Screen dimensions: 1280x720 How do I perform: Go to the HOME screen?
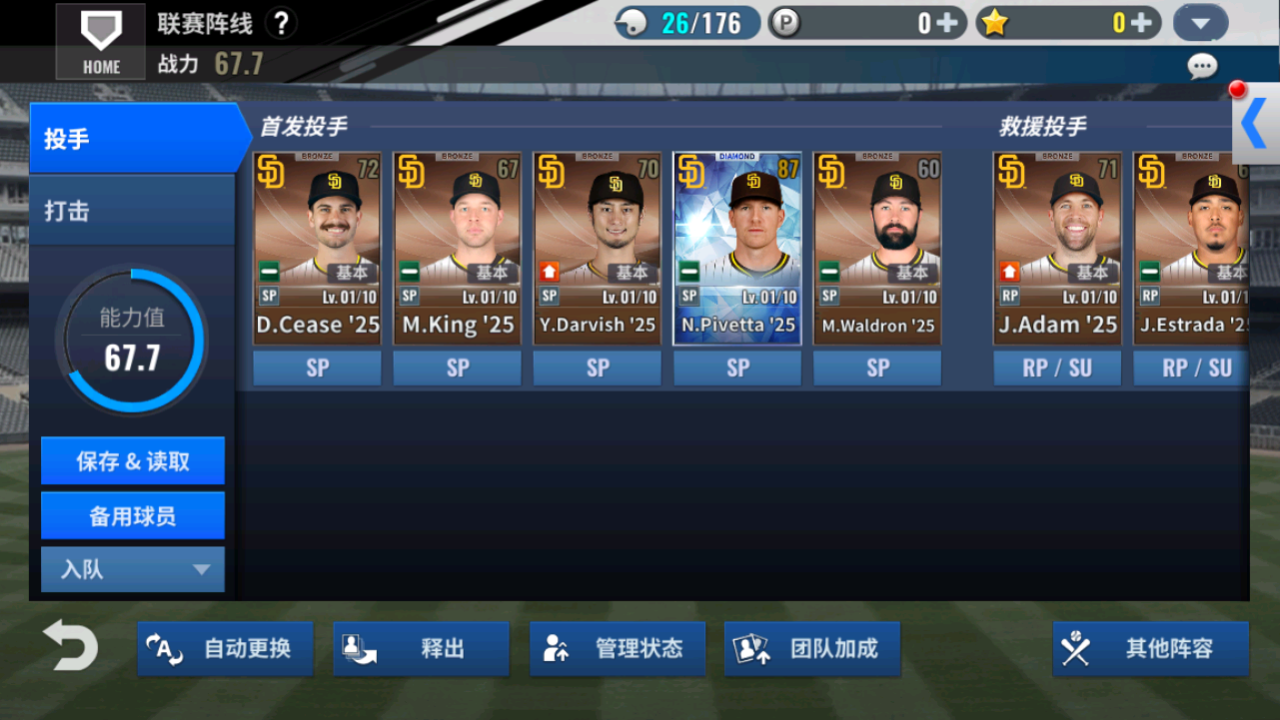[101, 41]
